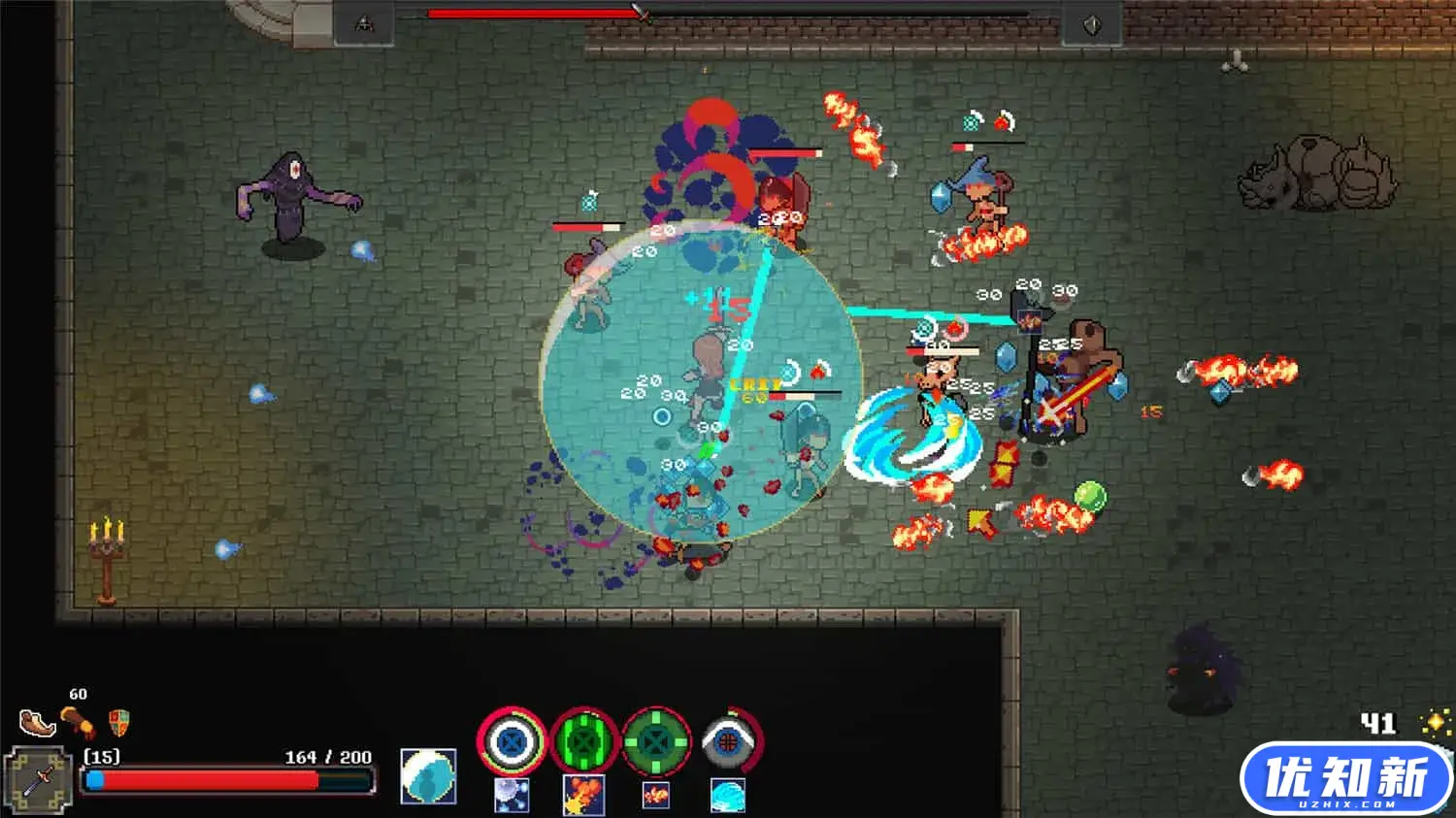Activate the blue bubble shield ability
1456x818 pixels.
click(x=428, y=776)
